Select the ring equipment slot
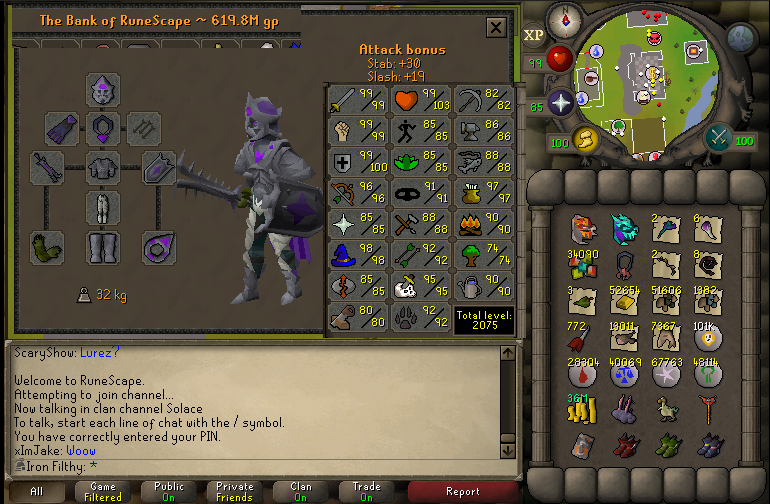The width and height of the screenshot is (770, 504). click(x=159, y=246)
